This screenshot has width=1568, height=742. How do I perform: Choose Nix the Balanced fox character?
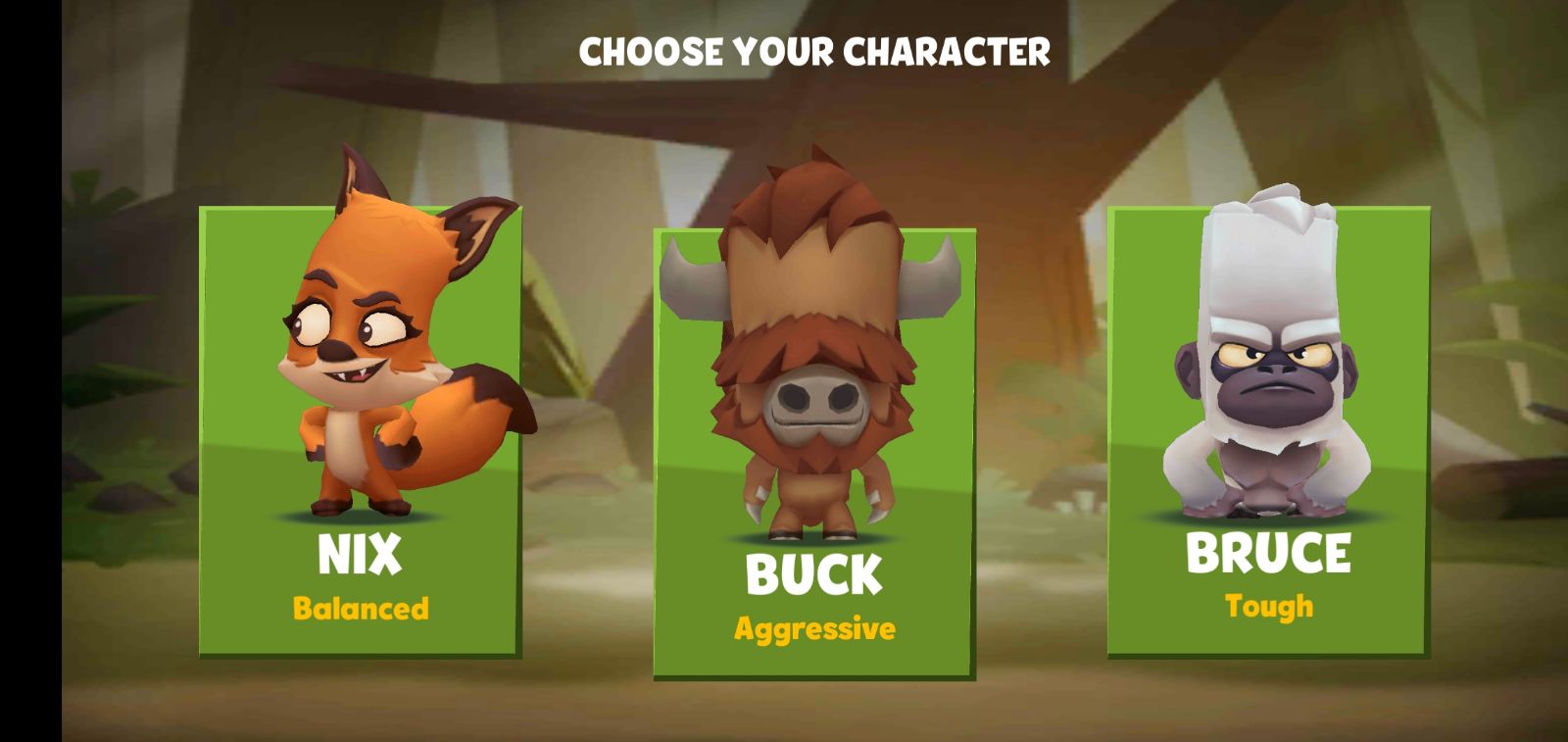click(x=360, y=431)
